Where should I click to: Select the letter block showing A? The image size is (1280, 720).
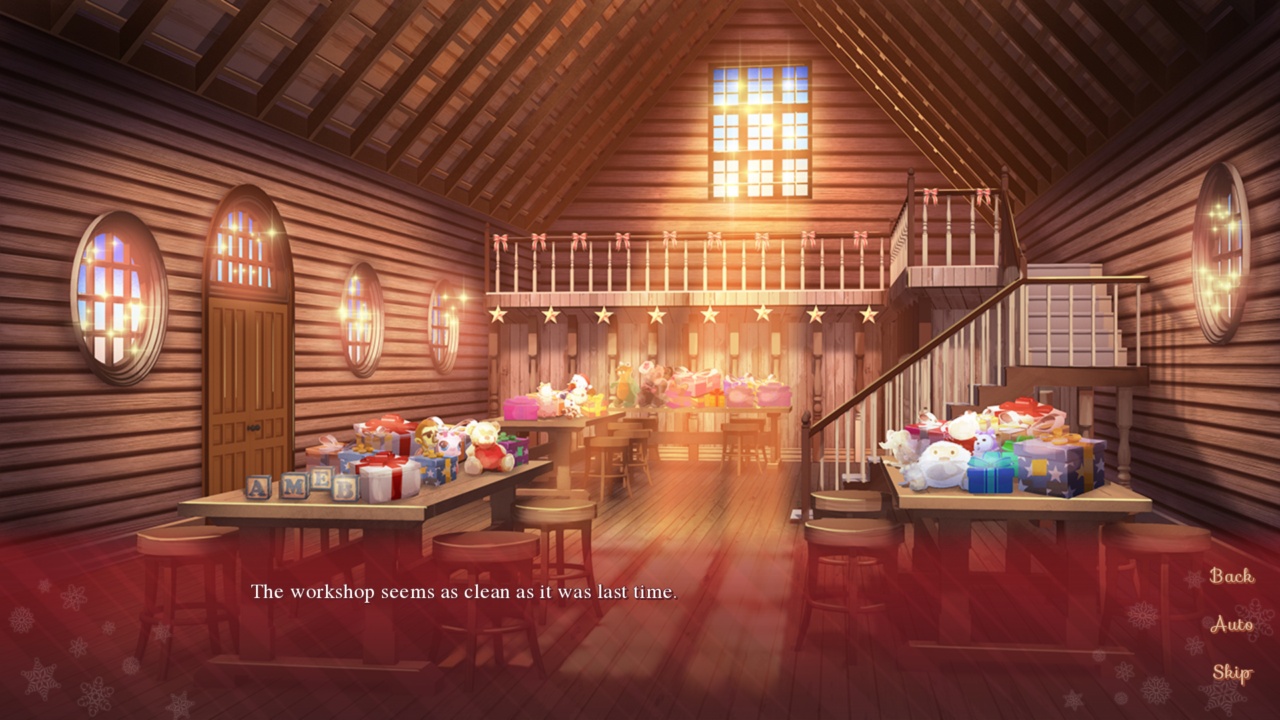click(257, 487)
